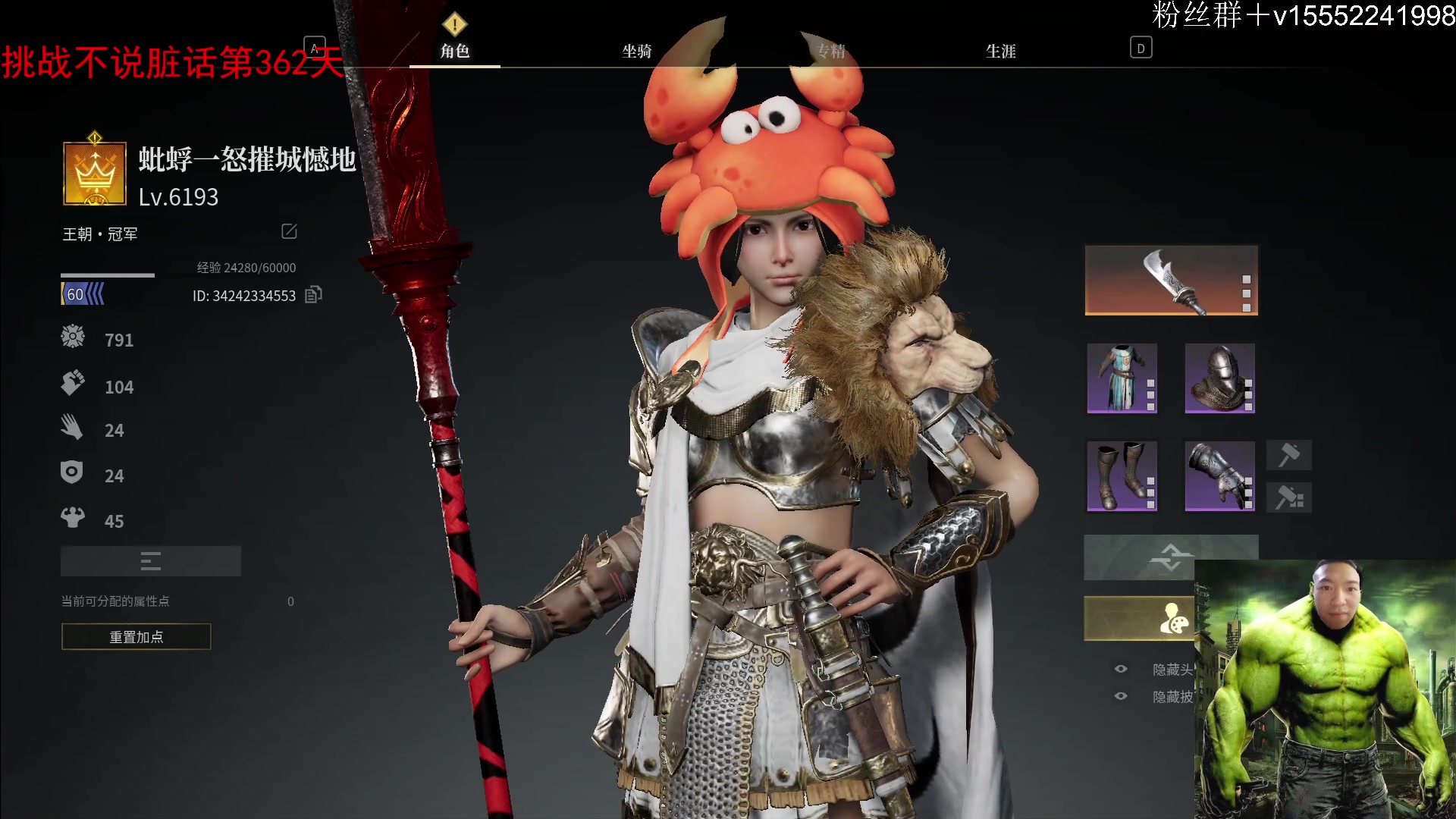Image resolution: width=1456 pixels, height=819 pixels.
Task: Click the single hammer repair icon
Action: pos(1289,455)
